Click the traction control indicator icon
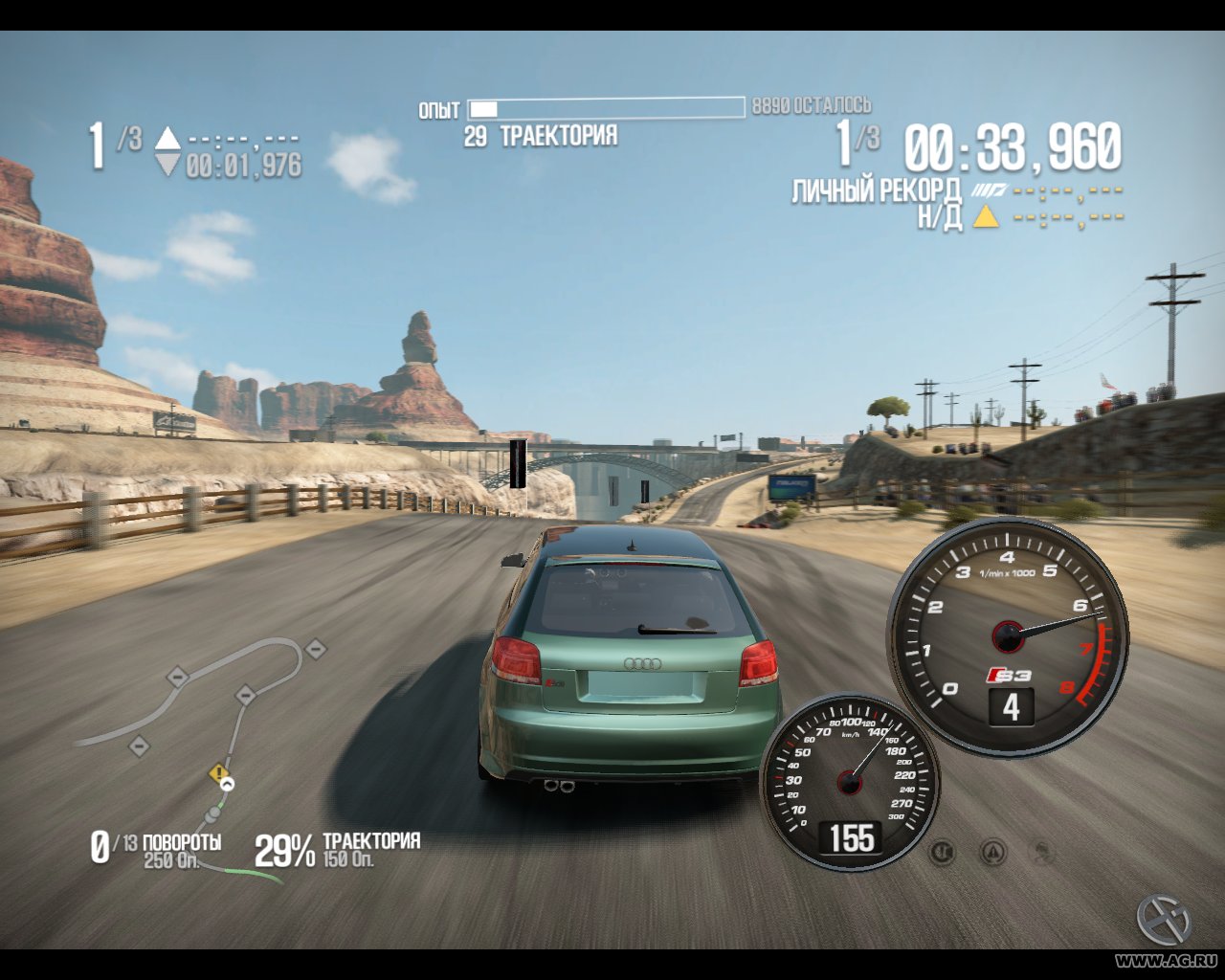 (943, 852)
